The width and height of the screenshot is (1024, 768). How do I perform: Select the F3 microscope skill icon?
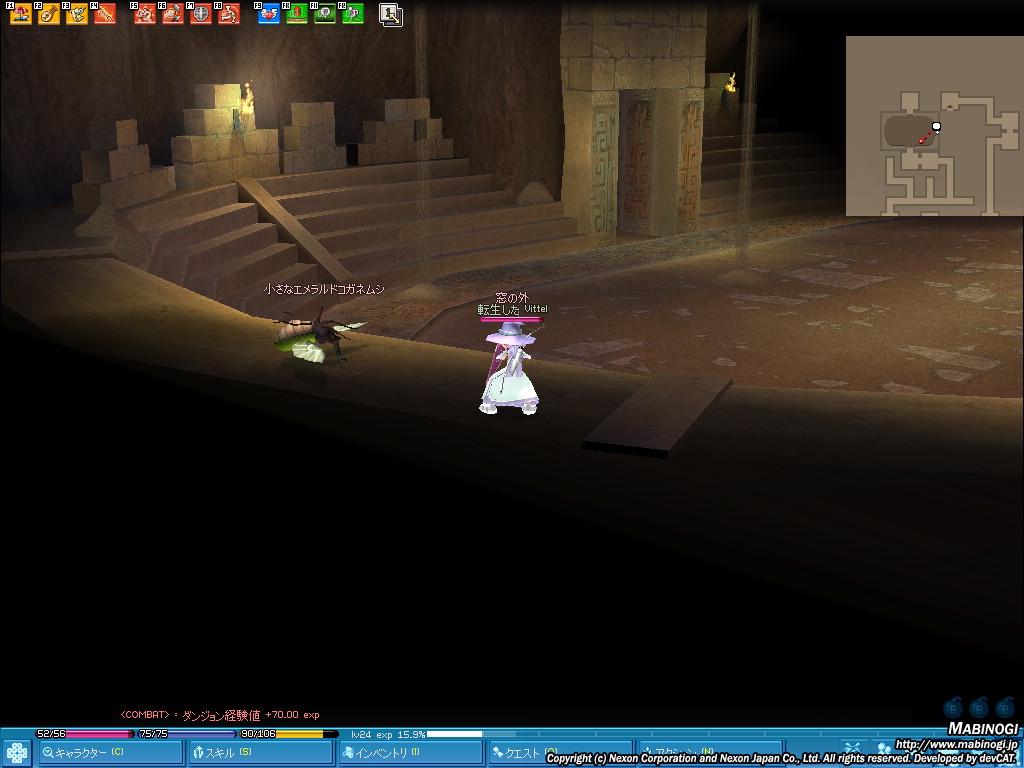click(x=77, y=14)
